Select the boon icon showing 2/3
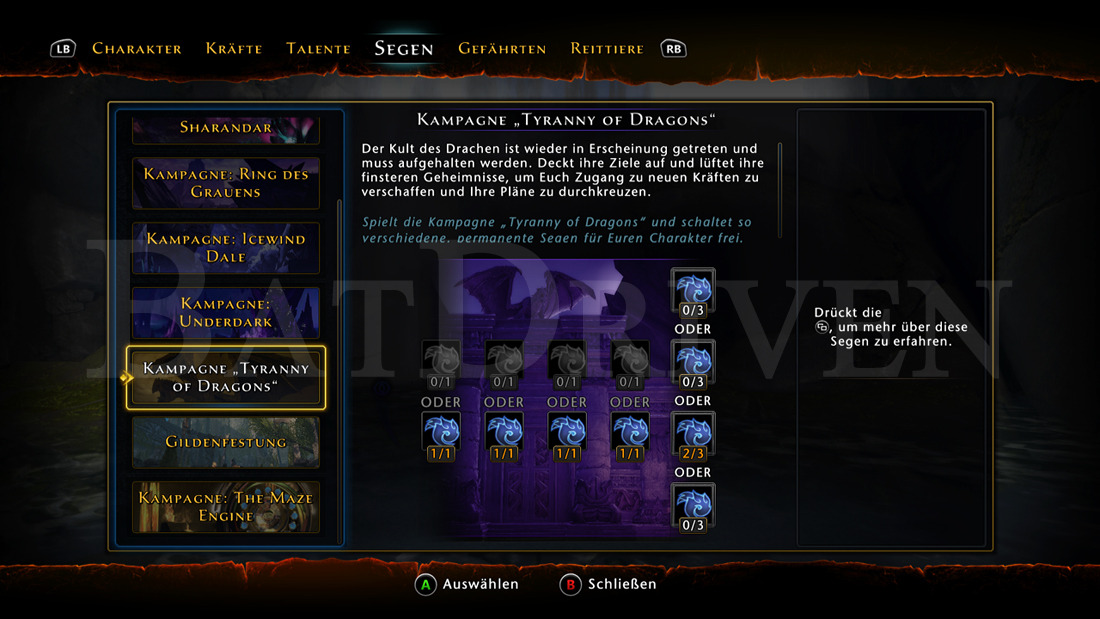 [692, 436]
